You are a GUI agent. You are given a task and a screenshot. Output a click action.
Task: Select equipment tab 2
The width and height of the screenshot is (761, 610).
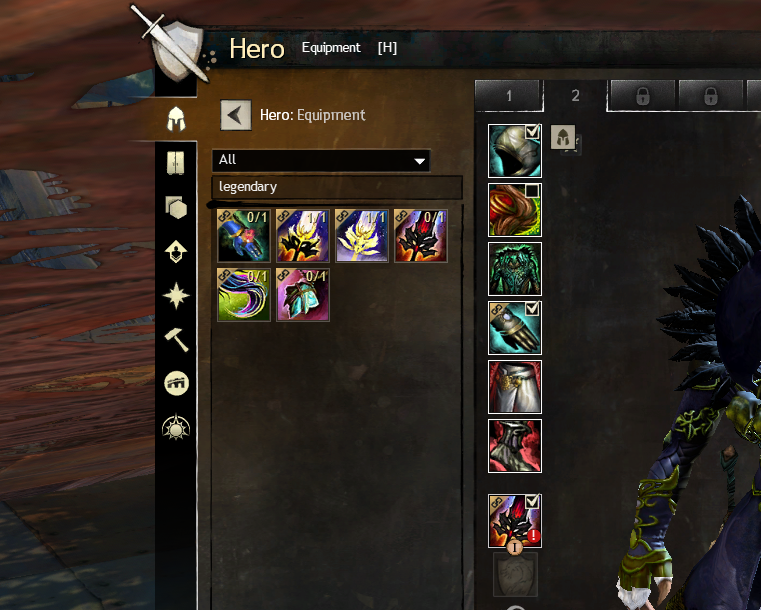click(x=575, y=96)
